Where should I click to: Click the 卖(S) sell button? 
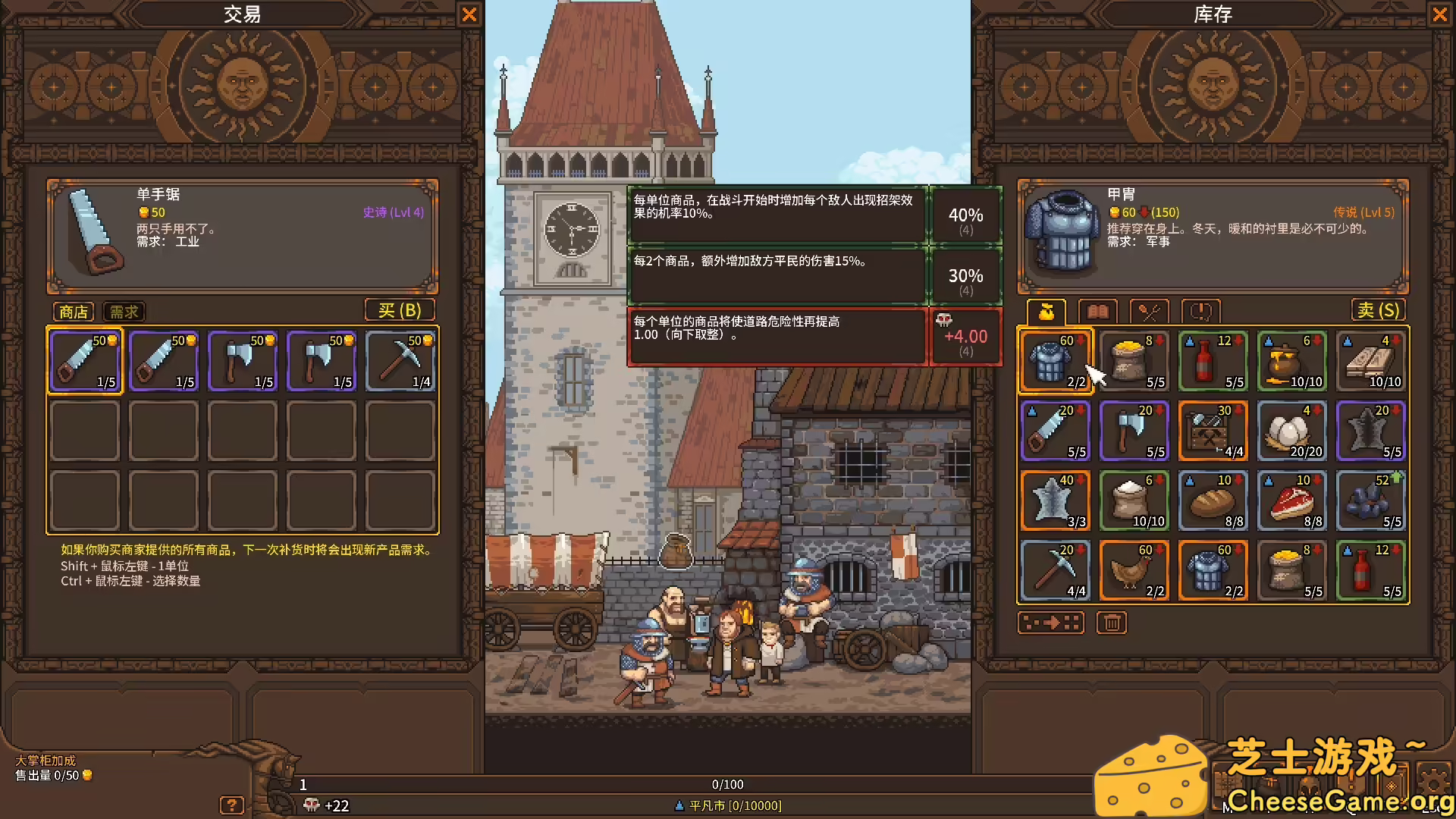(x=1379, y=309)
